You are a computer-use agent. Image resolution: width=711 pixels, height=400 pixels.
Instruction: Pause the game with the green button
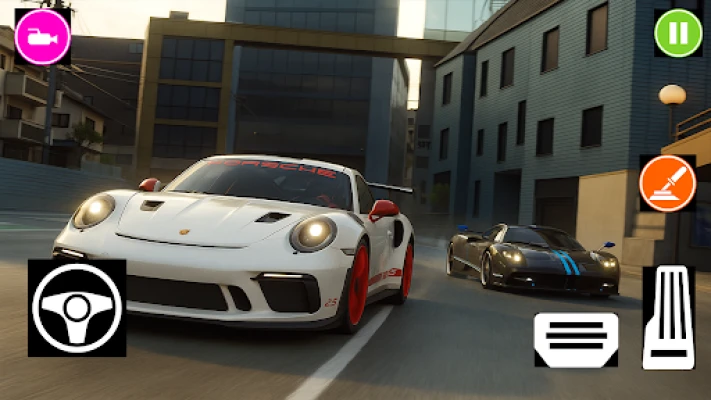pyautogui.click(x=678, y=33)
